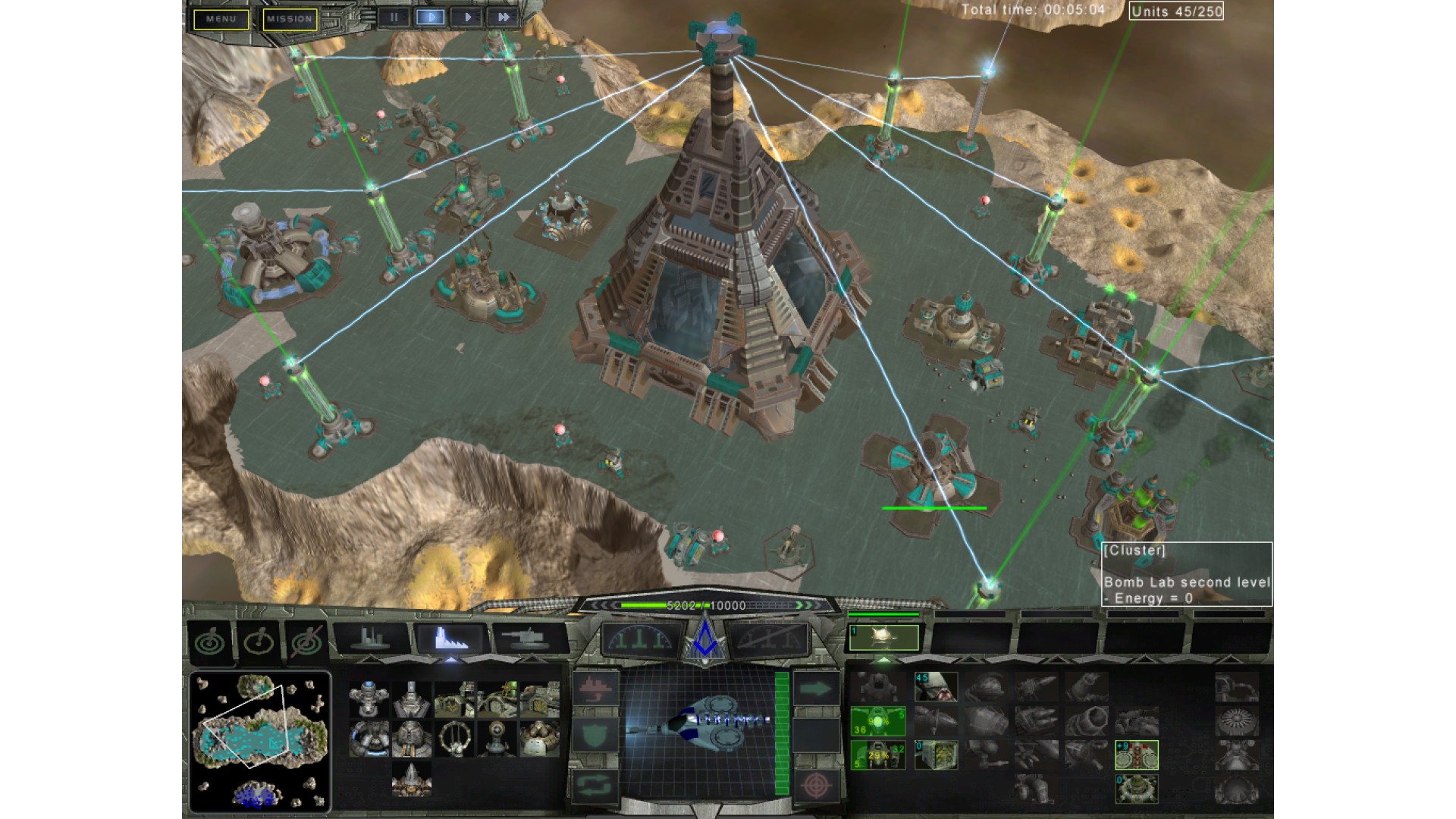Pick the hazard-striped crate unit icon

pyautogui.click(x=936, y=755)
